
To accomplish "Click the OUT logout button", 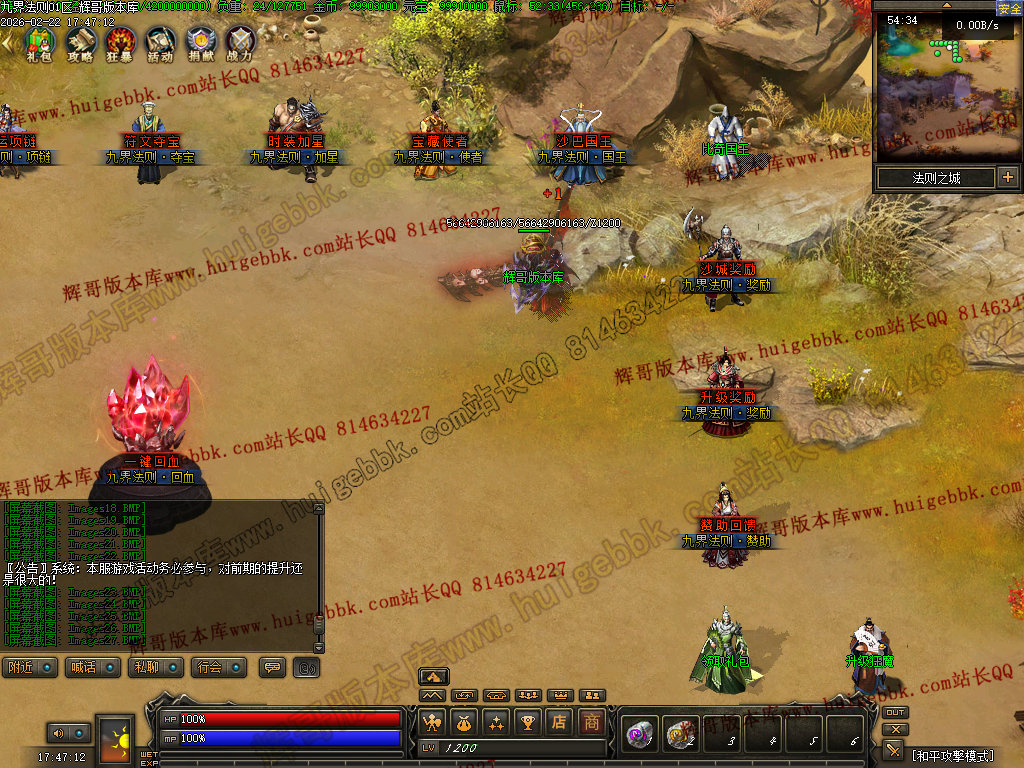I will click(x=895, y=712).
